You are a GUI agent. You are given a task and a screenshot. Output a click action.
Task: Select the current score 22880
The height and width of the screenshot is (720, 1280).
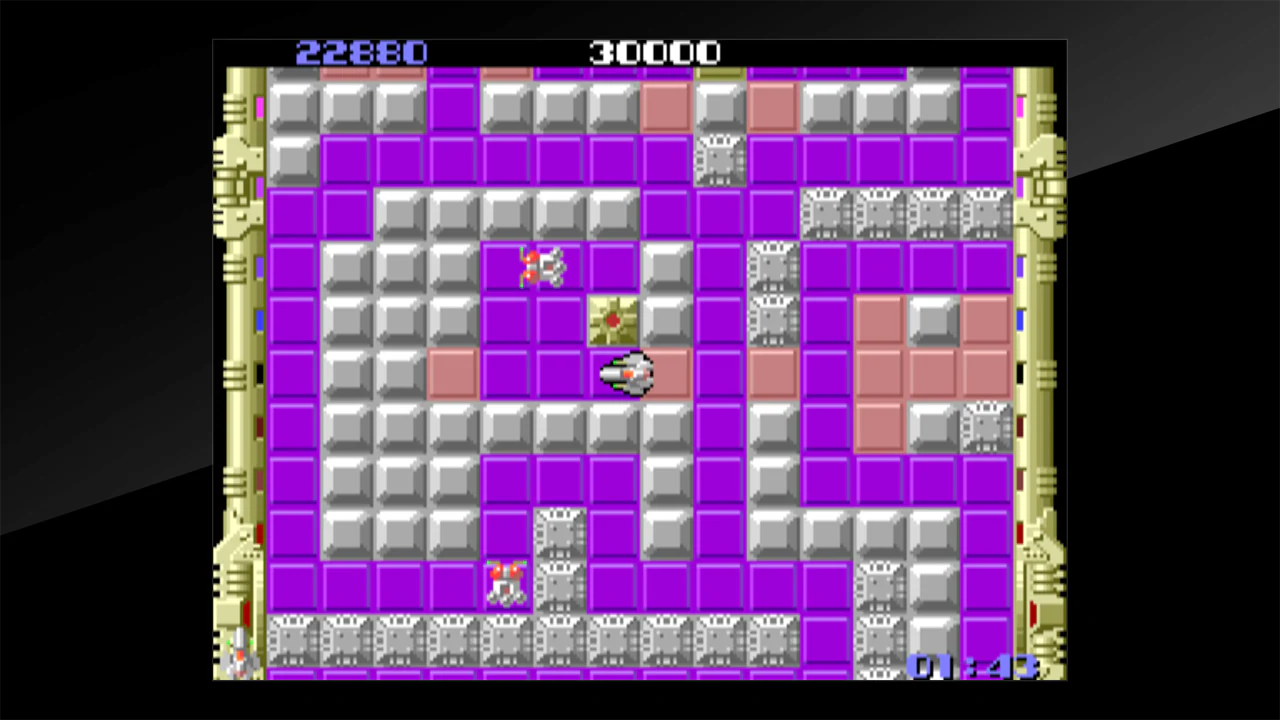tap(361, 52)
